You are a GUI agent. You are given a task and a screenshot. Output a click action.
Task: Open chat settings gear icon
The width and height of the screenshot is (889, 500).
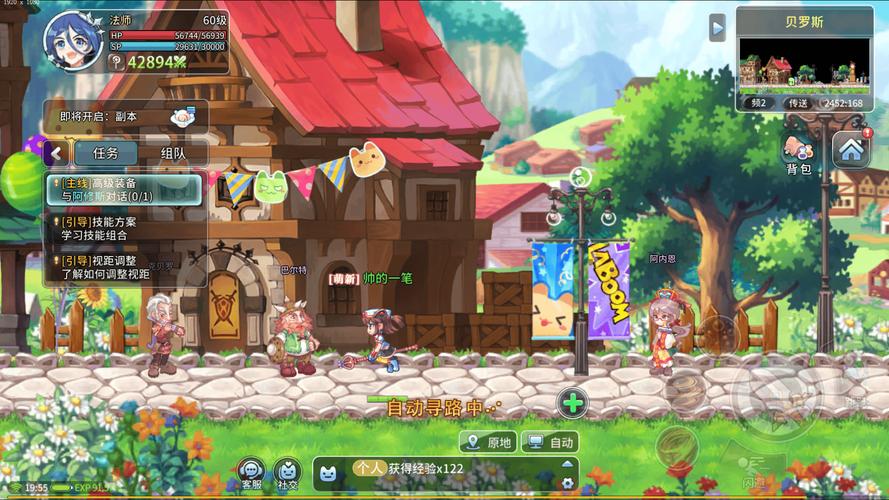tap(568, 483)
